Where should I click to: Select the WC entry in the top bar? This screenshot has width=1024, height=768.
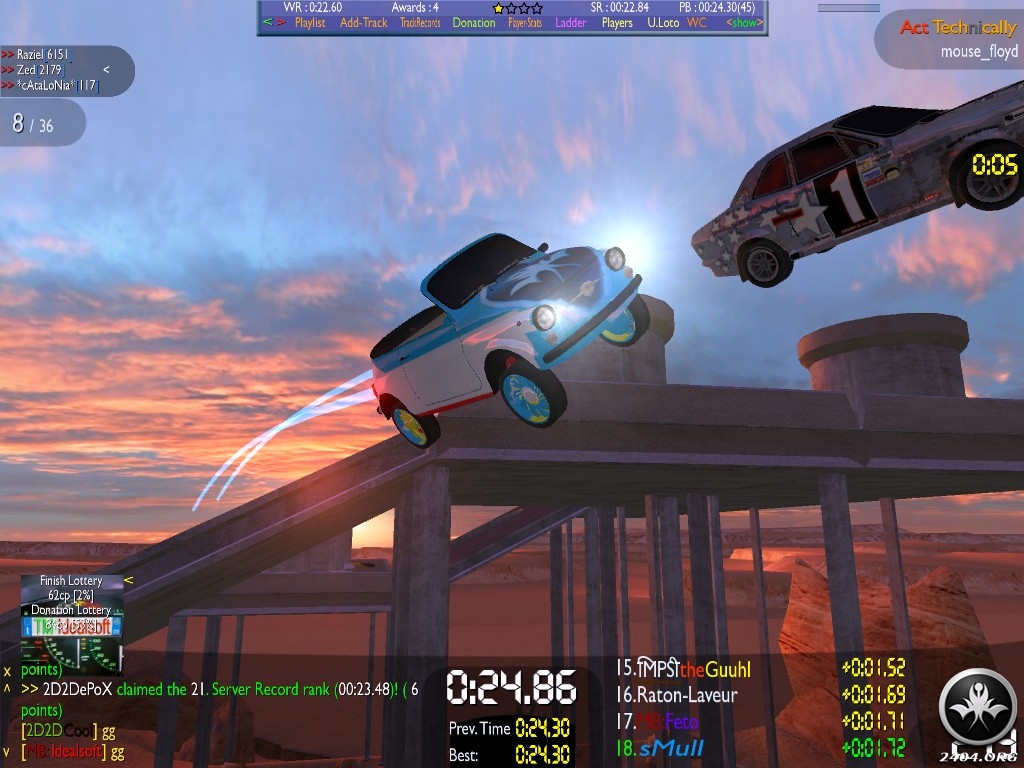click(696, 23)
